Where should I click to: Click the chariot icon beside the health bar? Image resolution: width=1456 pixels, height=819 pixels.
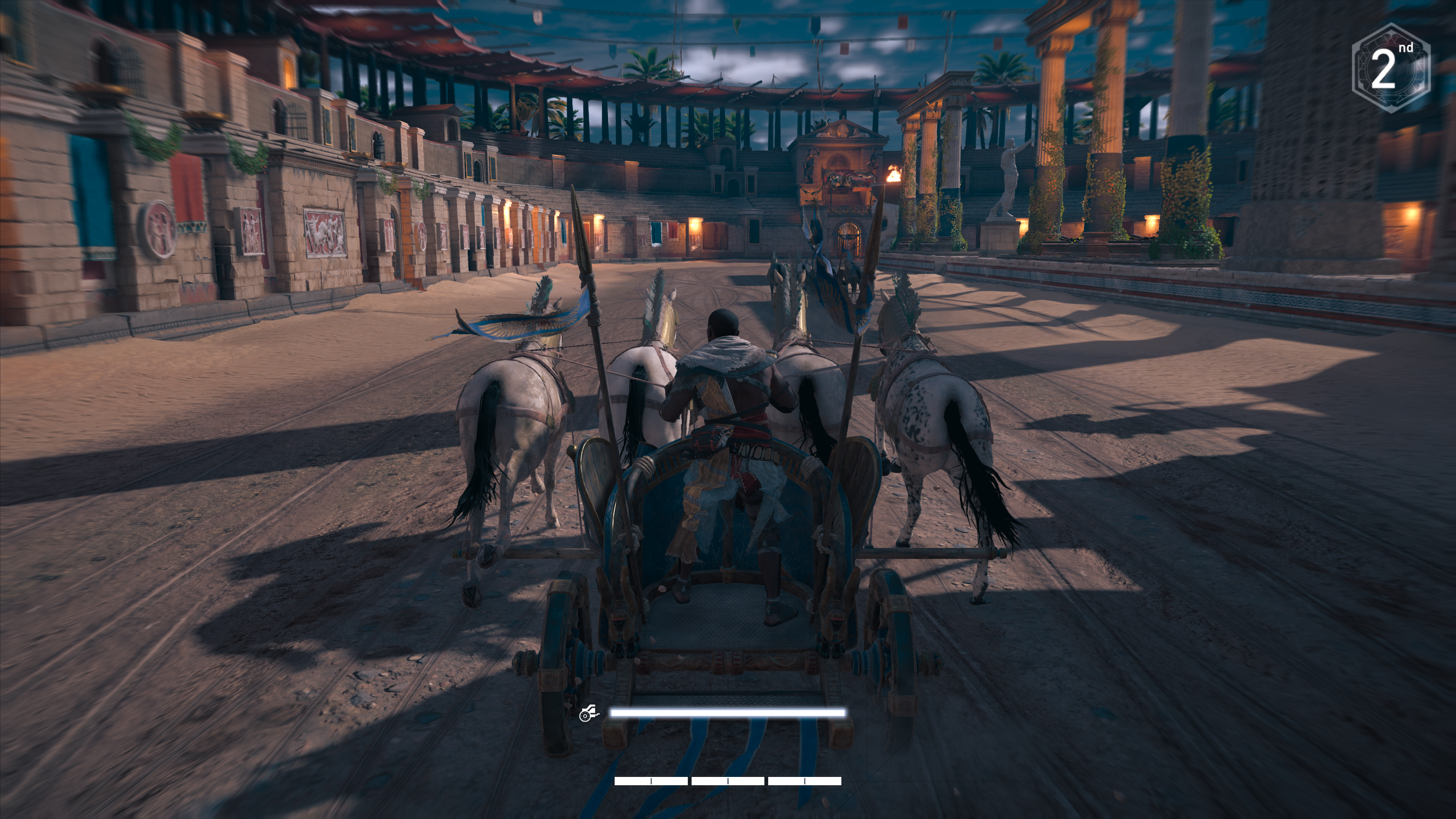(588, 713)
